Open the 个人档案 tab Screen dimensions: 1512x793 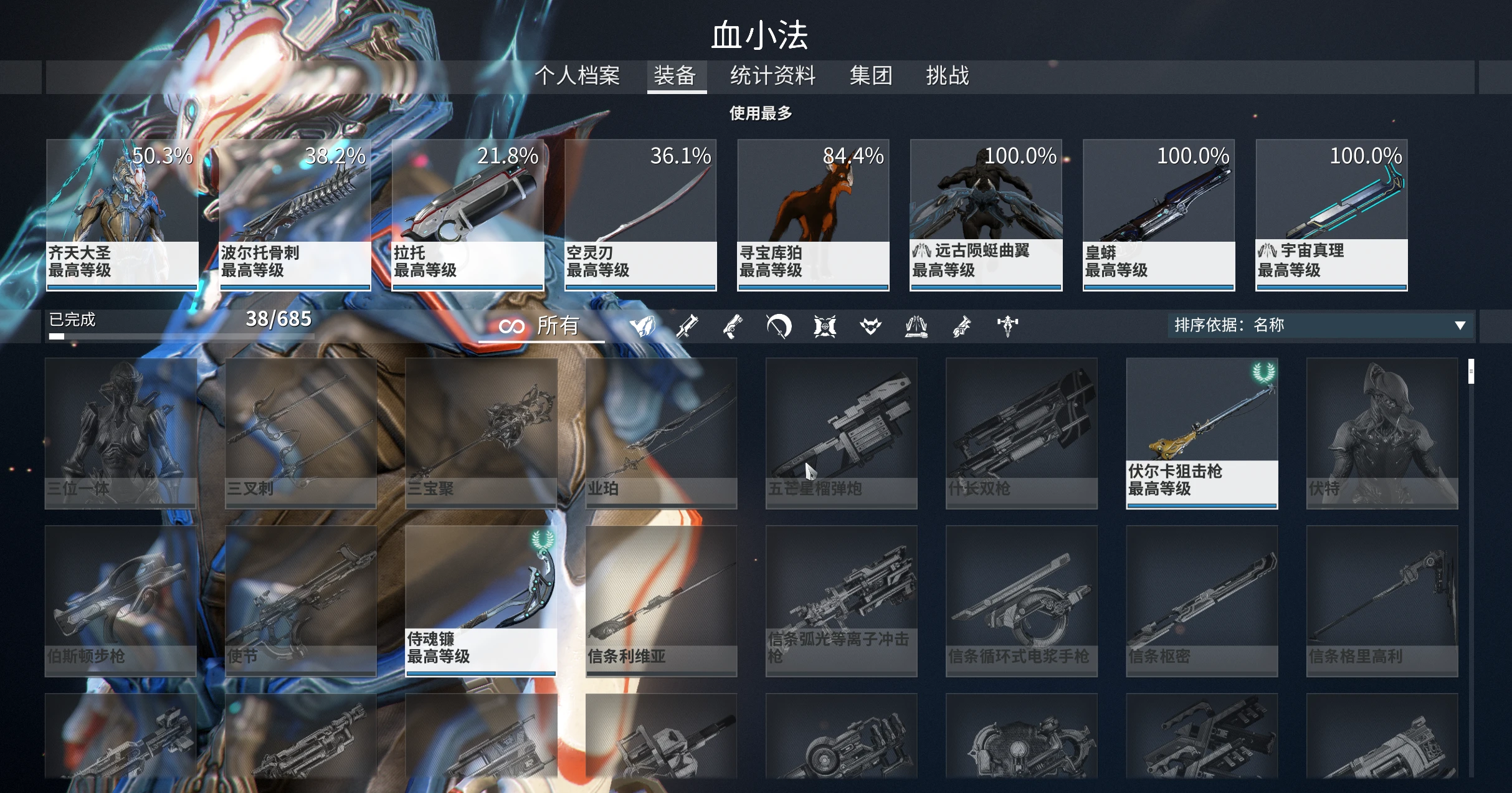pos(578,75)
